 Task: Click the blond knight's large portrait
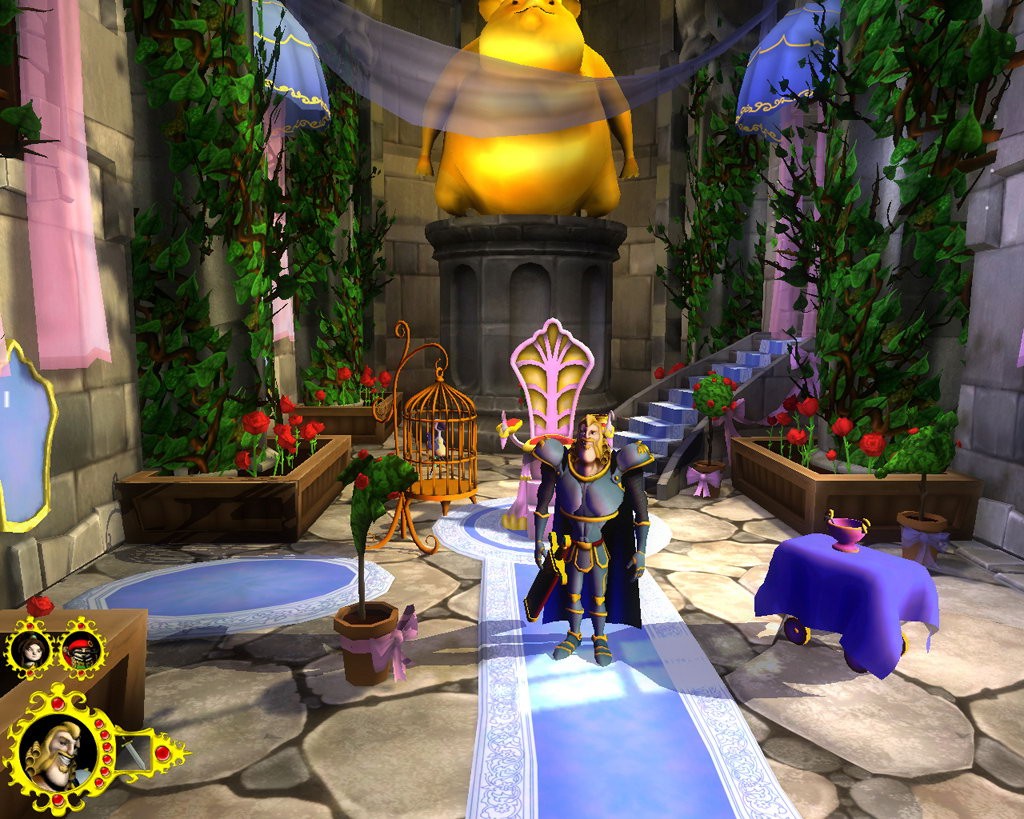pos(58,752)
